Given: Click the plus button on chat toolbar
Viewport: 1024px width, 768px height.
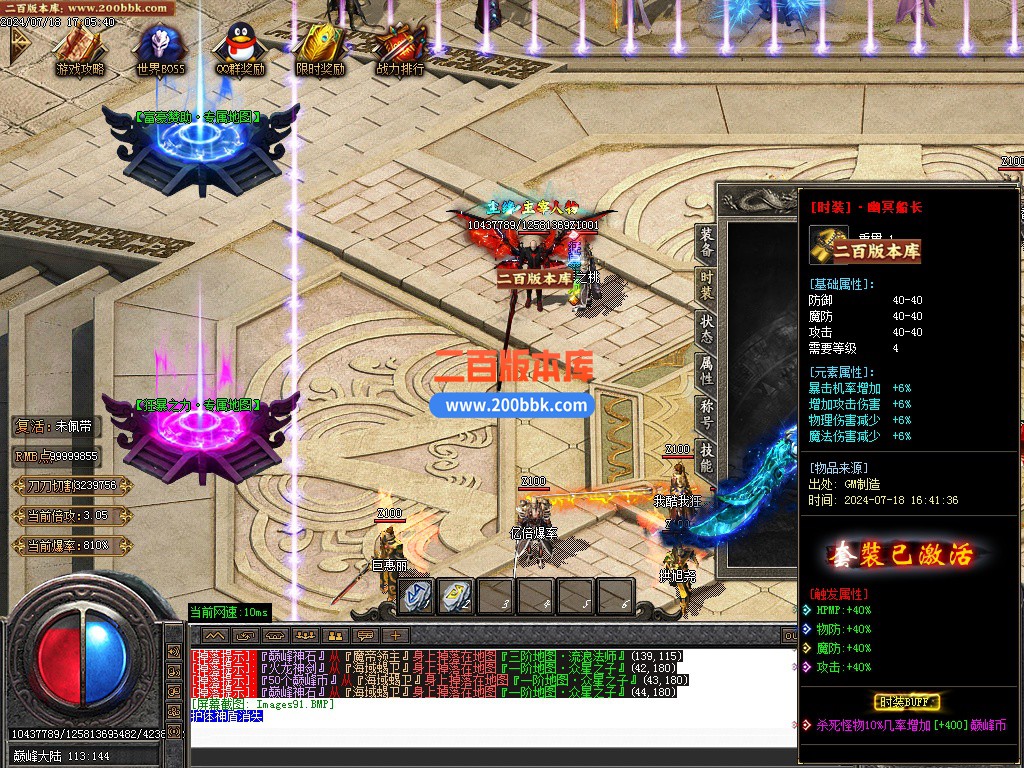Looking at the screenshot, I should [396, 635].
